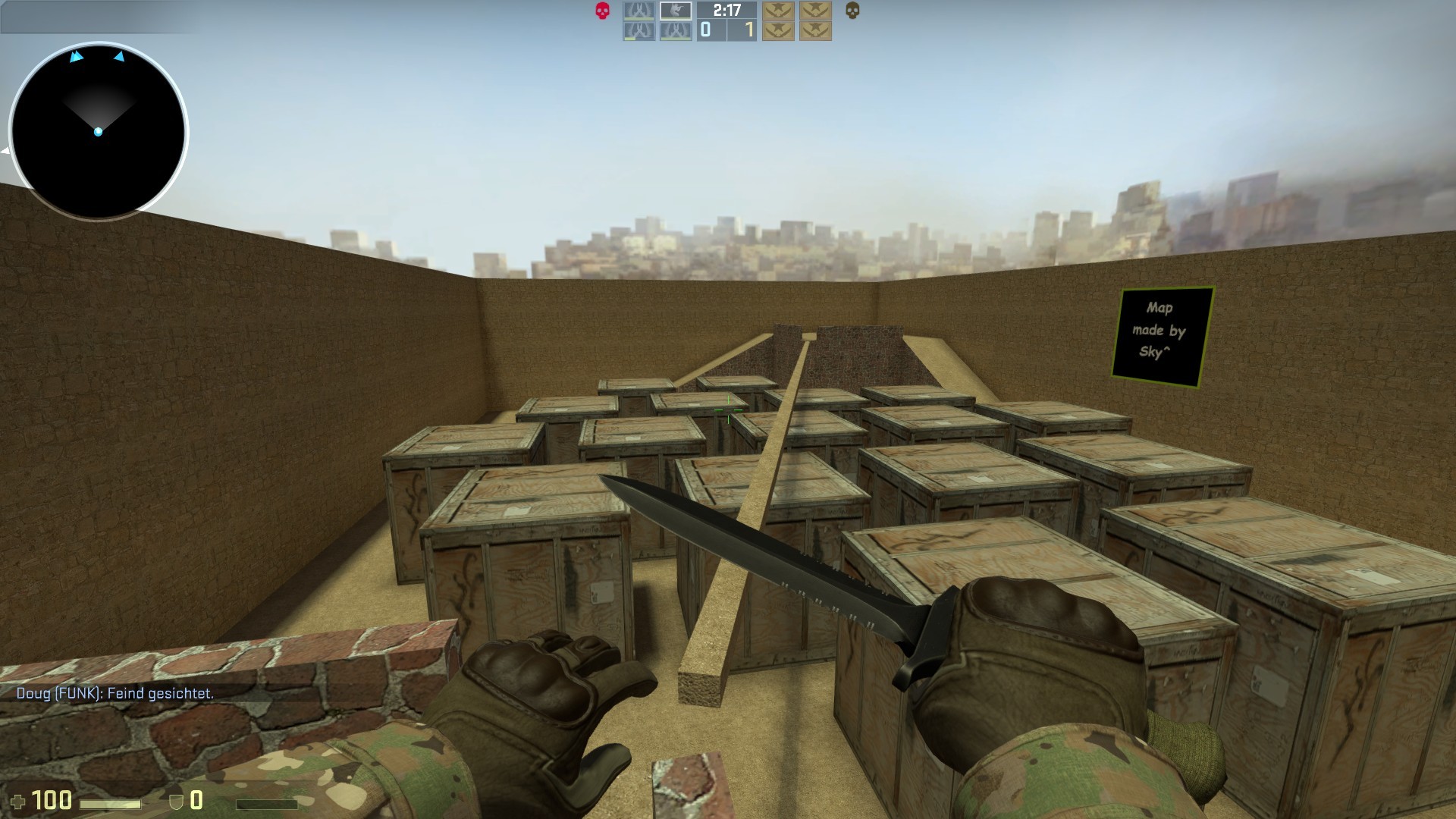The image size is (1456, 819).
Task: Click the bottom-left CT player avatar
Action: [639, 31]
